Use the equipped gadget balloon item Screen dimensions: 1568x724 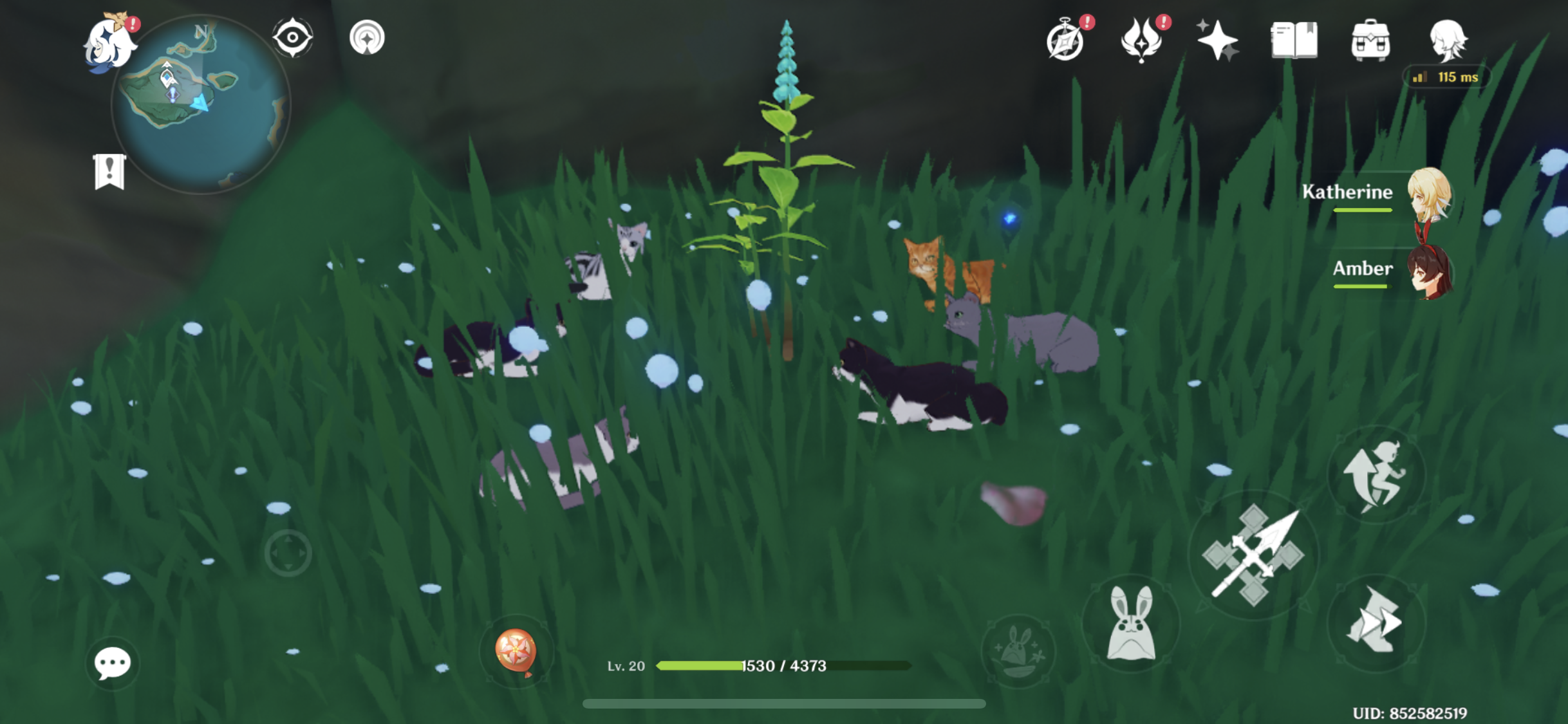tap(517, 650)
